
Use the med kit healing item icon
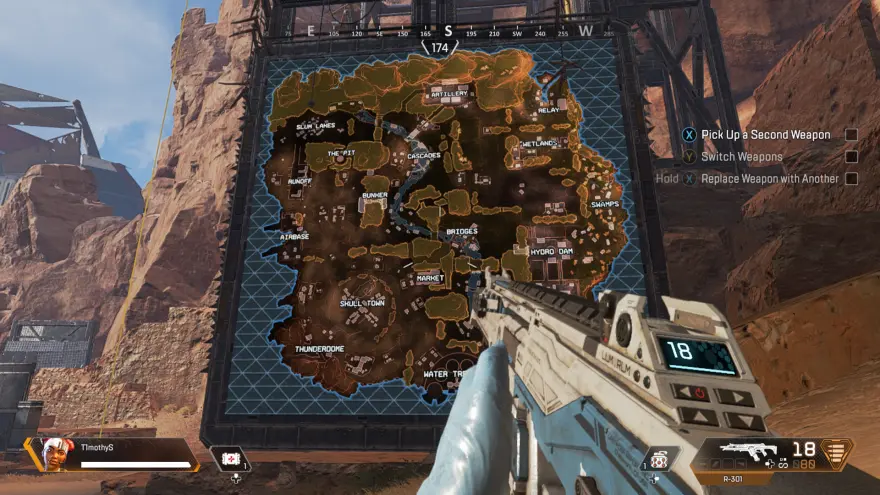[232, 457]
